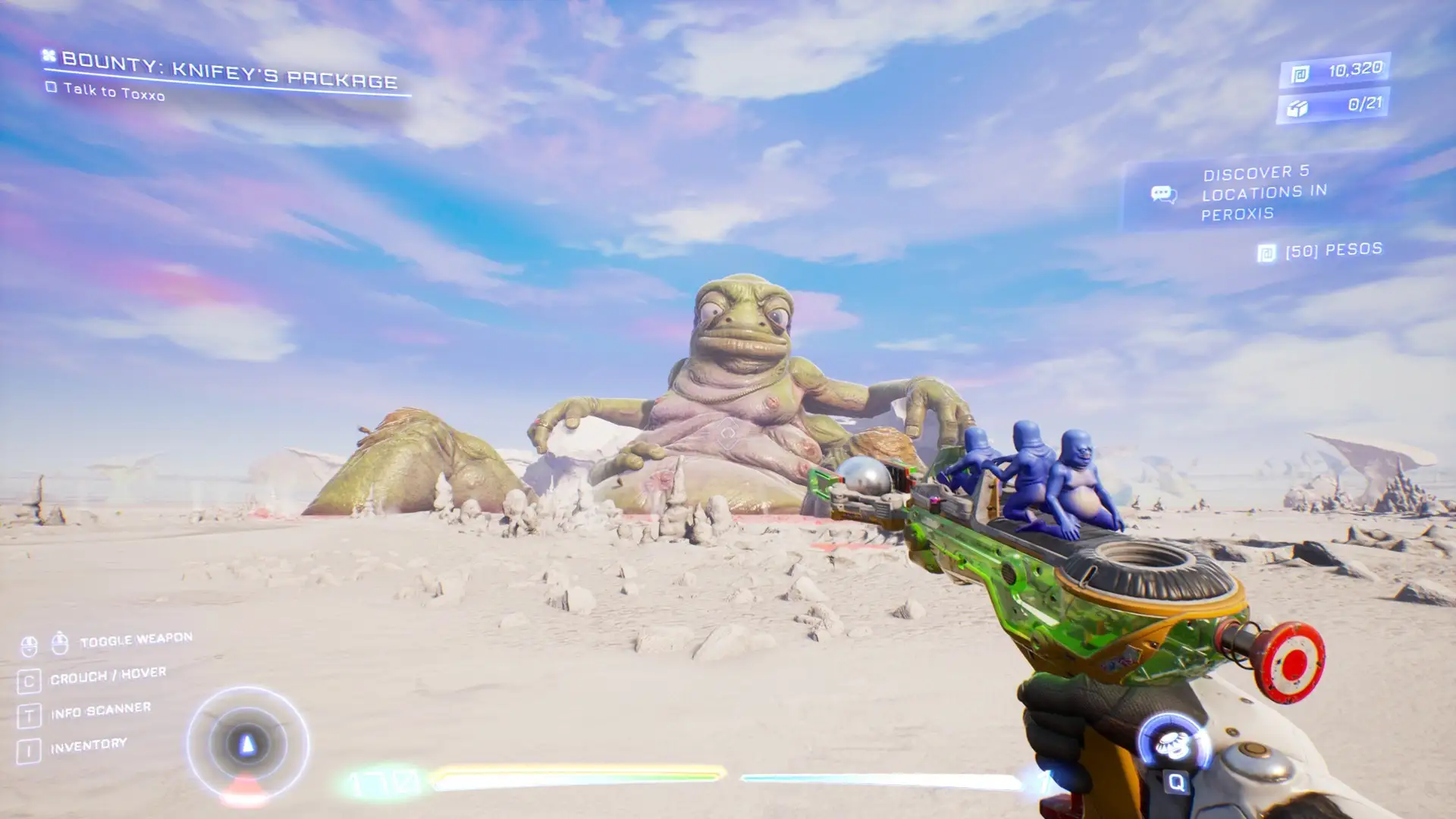The image size is (1456, 819).
Task: Select the crate collectibles counter icon
Action: click(x=1297, y=108)
